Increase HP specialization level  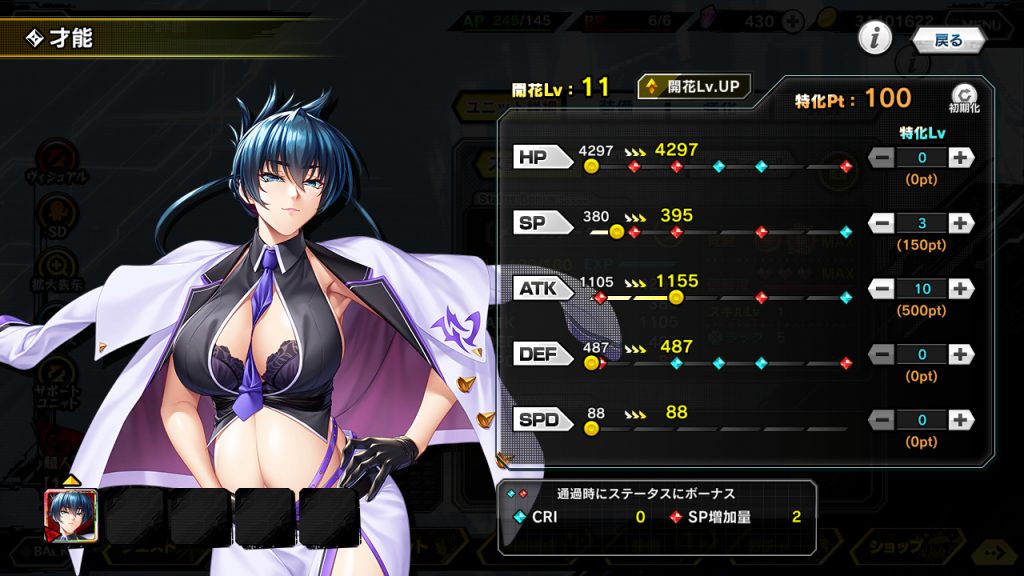[960, 157]
